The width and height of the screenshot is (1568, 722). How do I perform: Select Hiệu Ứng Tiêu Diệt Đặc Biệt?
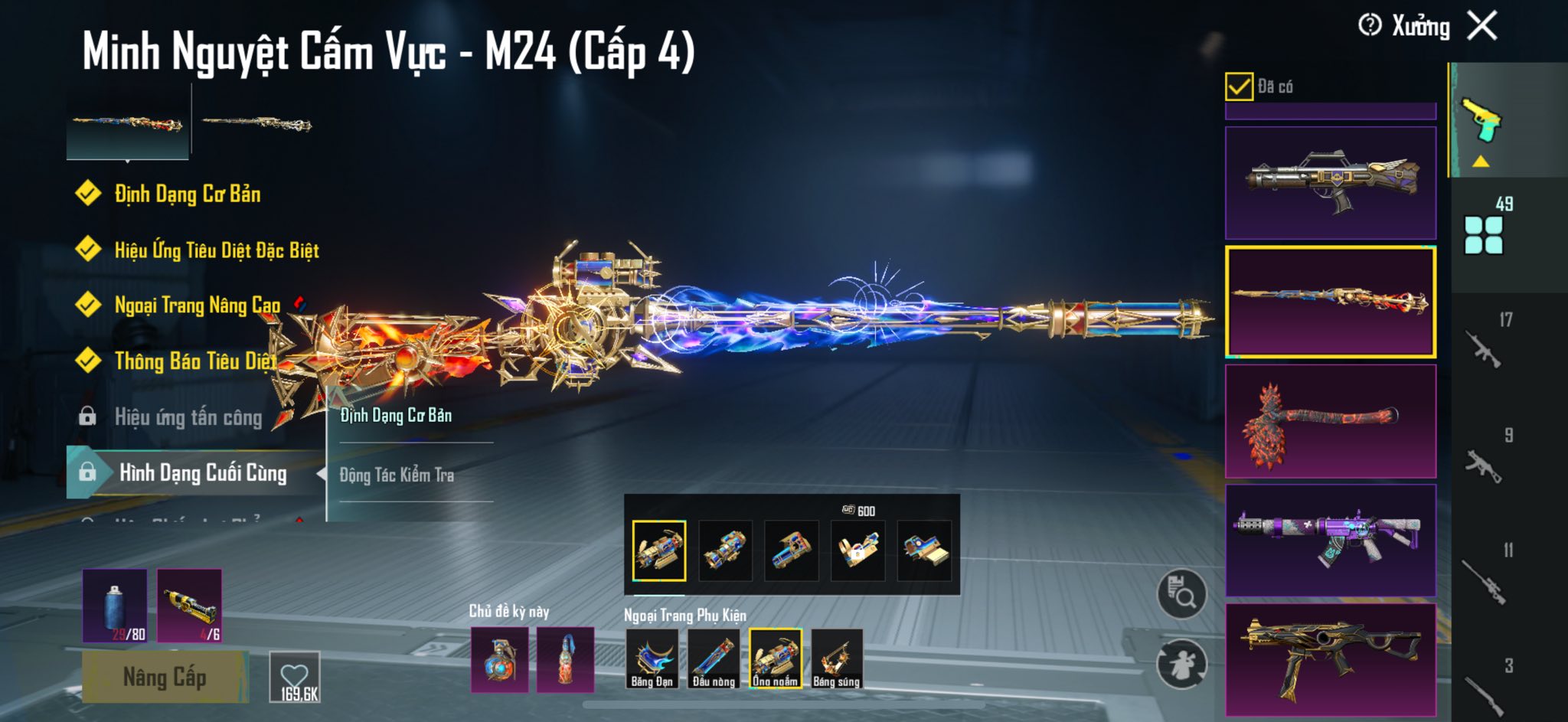[216, 250]
